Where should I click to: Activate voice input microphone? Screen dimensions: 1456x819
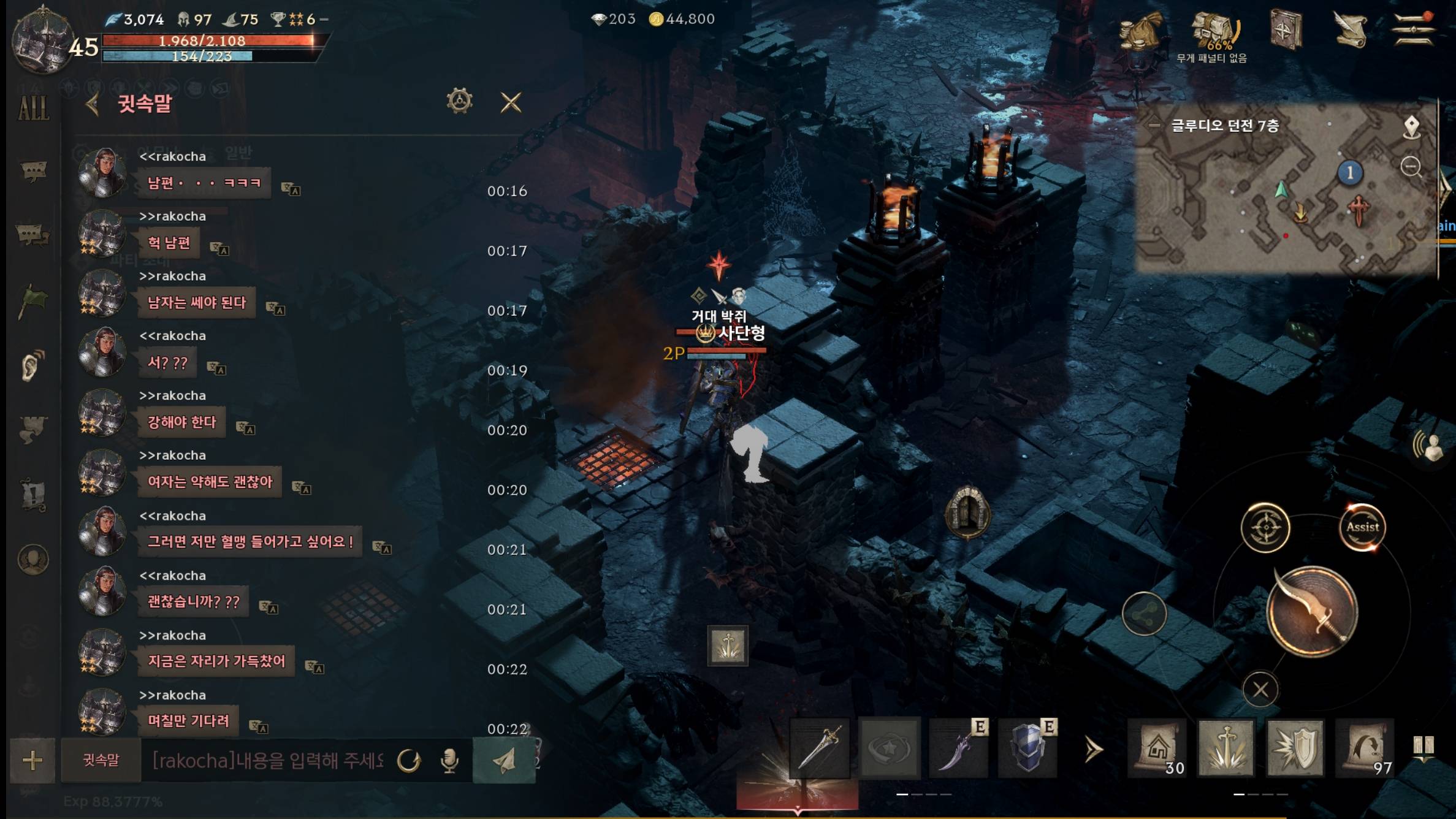coord(449,761)
